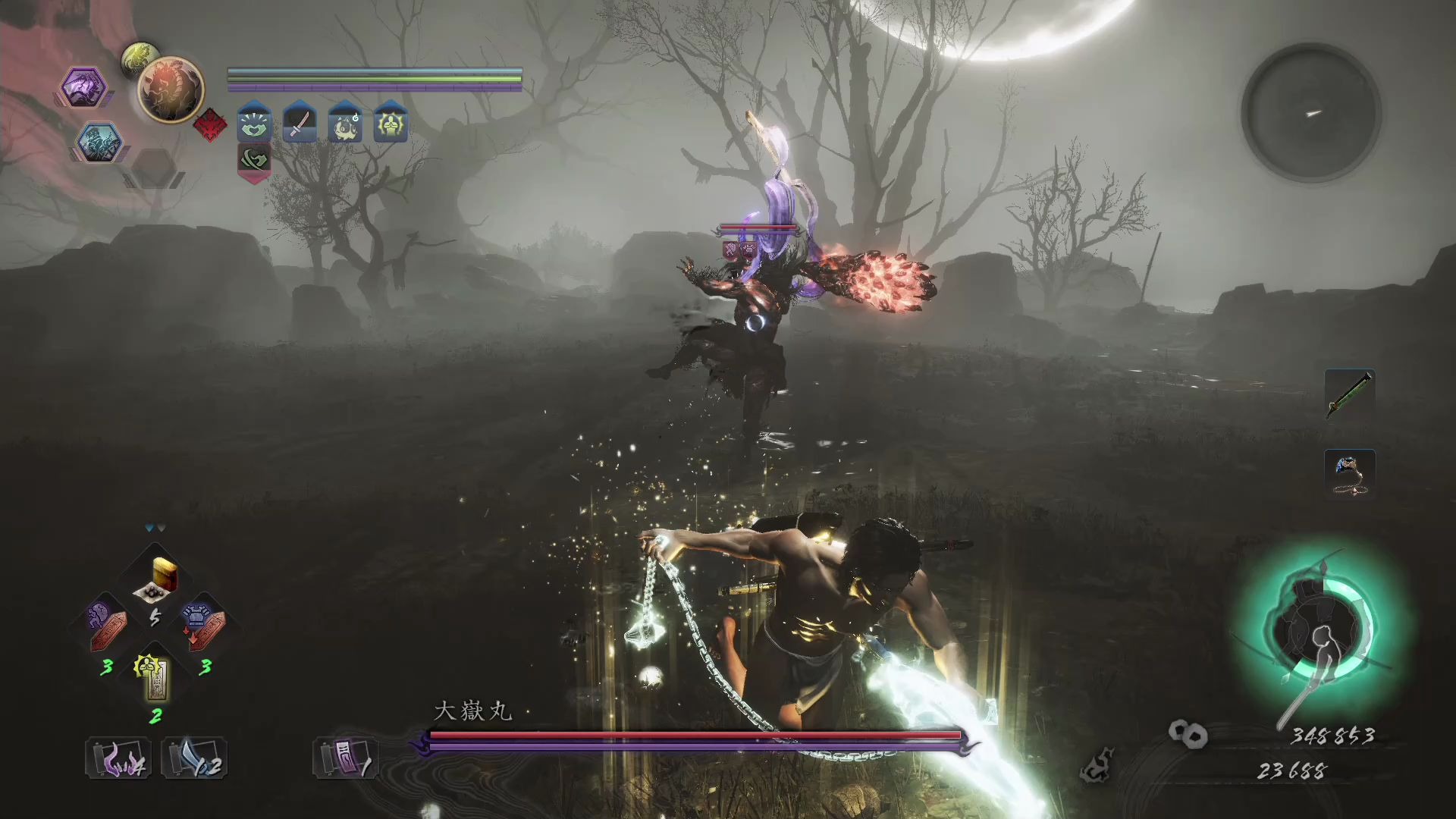Use the blue armor talisman shortcut
This screenshot has height=819, width=1456.
[x=202, y=626]
